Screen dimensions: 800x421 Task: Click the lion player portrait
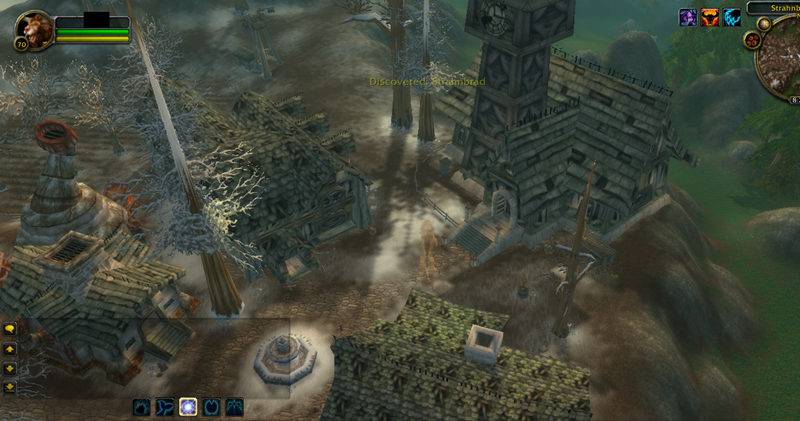(x=32, y=31)
